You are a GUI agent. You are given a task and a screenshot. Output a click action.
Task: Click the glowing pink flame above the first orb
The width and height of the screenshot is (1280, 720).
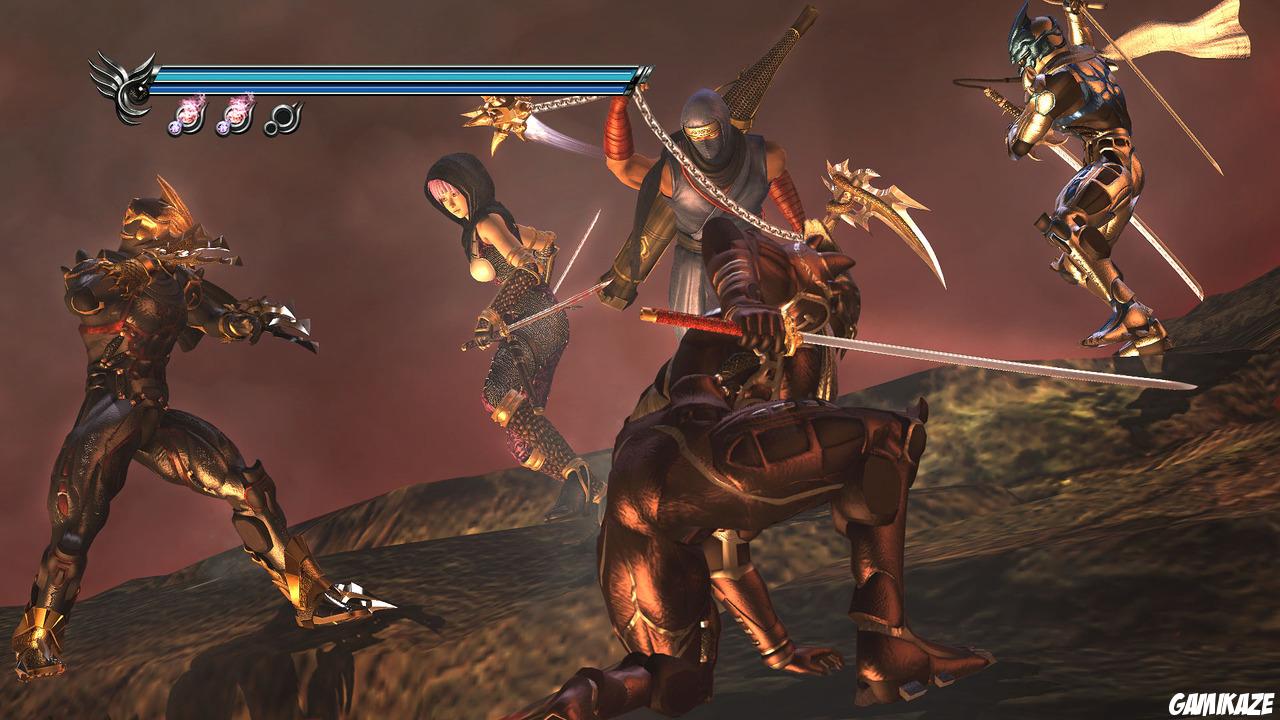click(x=191, y=103)
